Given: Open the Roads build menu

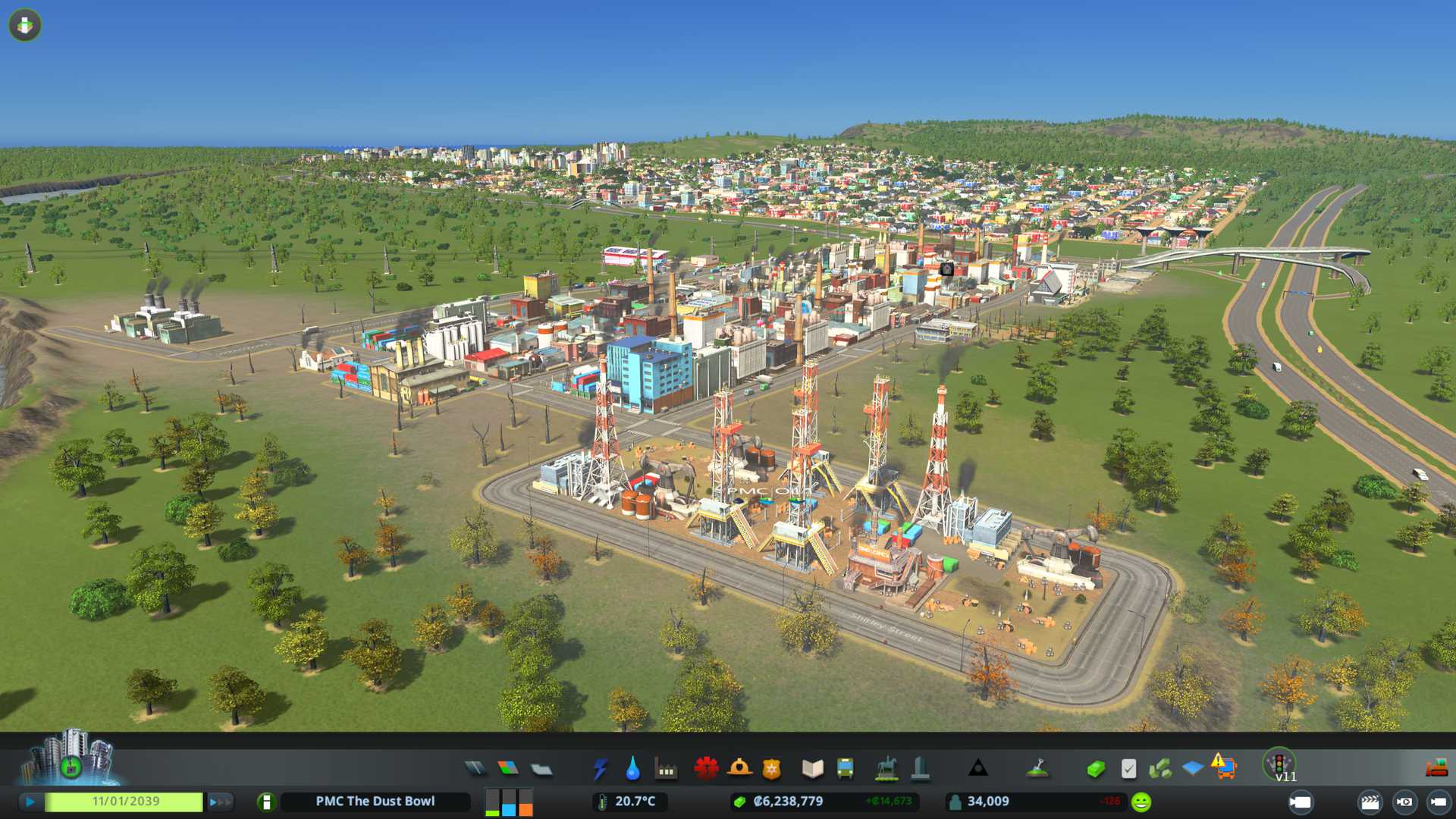Looking at the screenshot, I should point(475,769).
